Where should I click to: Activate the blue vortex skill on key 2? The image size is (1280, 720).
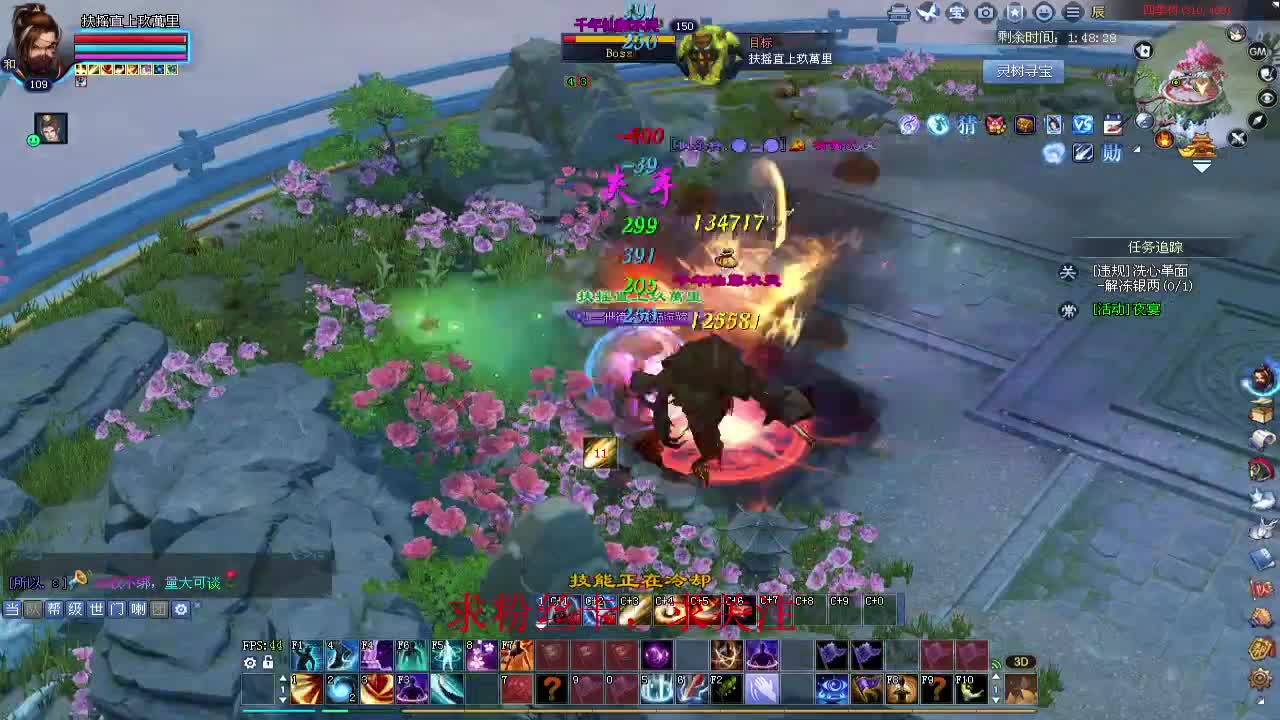[342, 689]
